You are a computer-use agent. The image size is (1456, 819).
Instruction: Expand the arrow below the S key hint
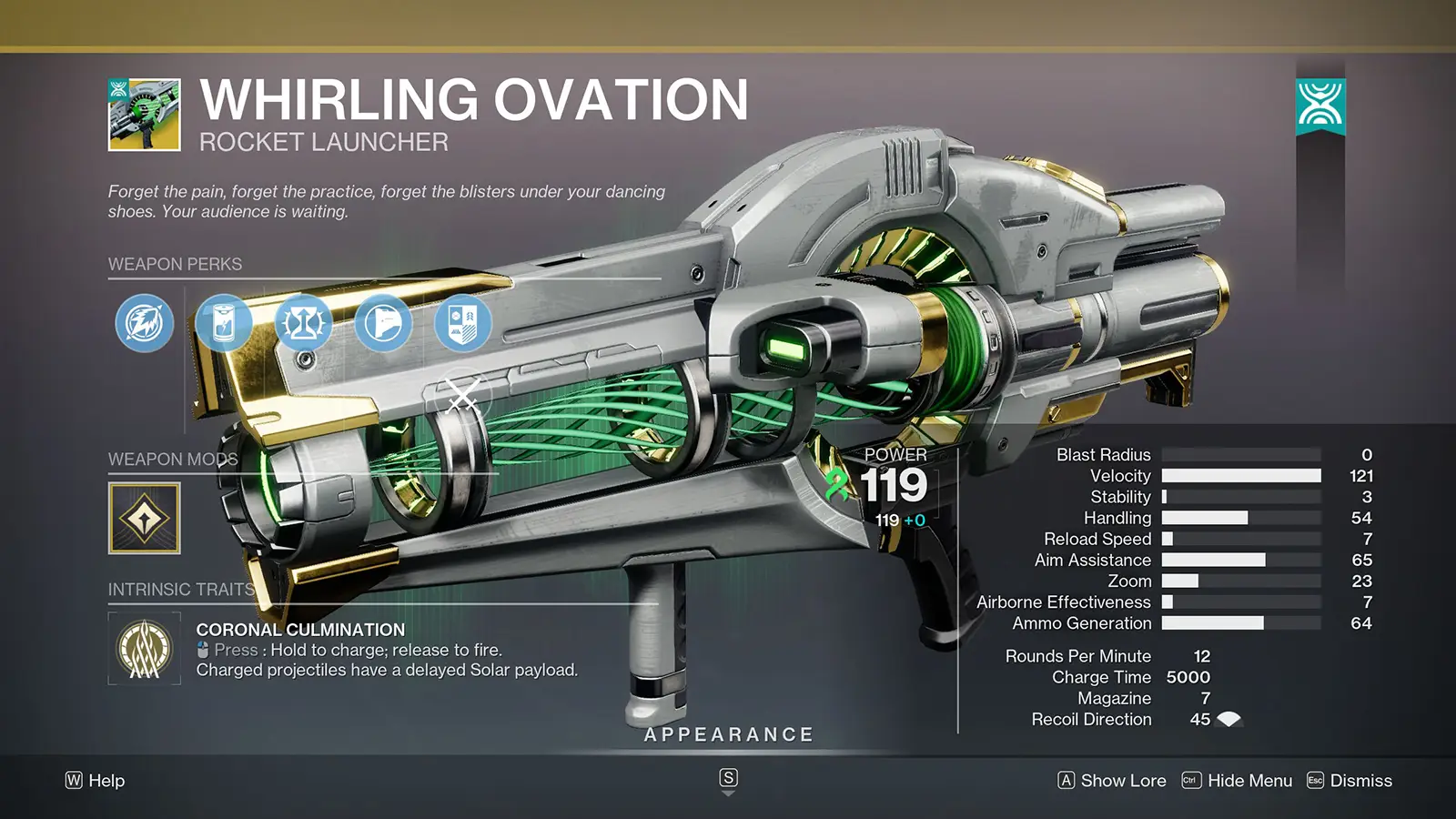point(728,794)
